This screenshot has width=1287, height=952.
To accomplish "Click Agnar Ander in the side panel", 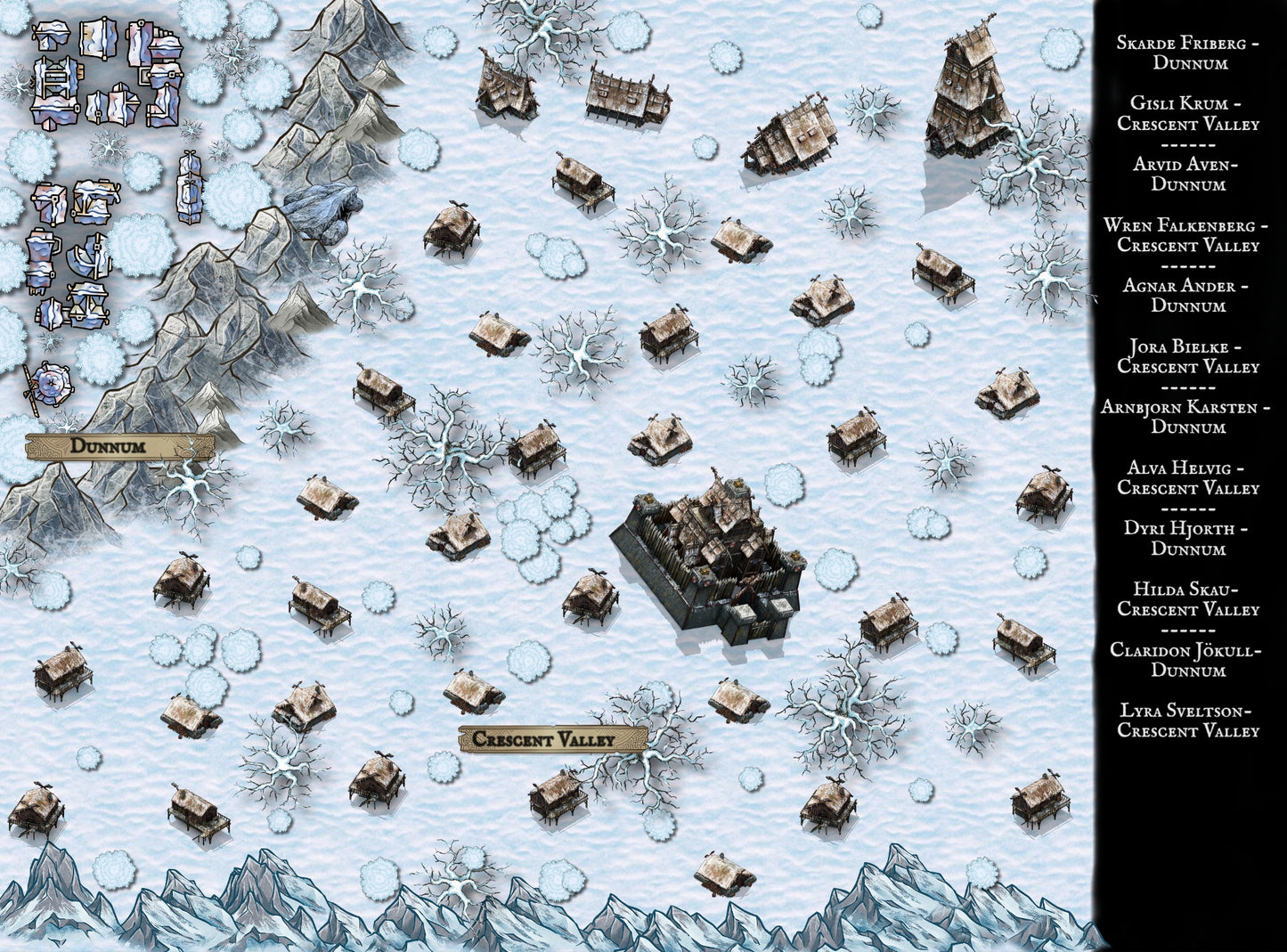I will coord(1188,296).
